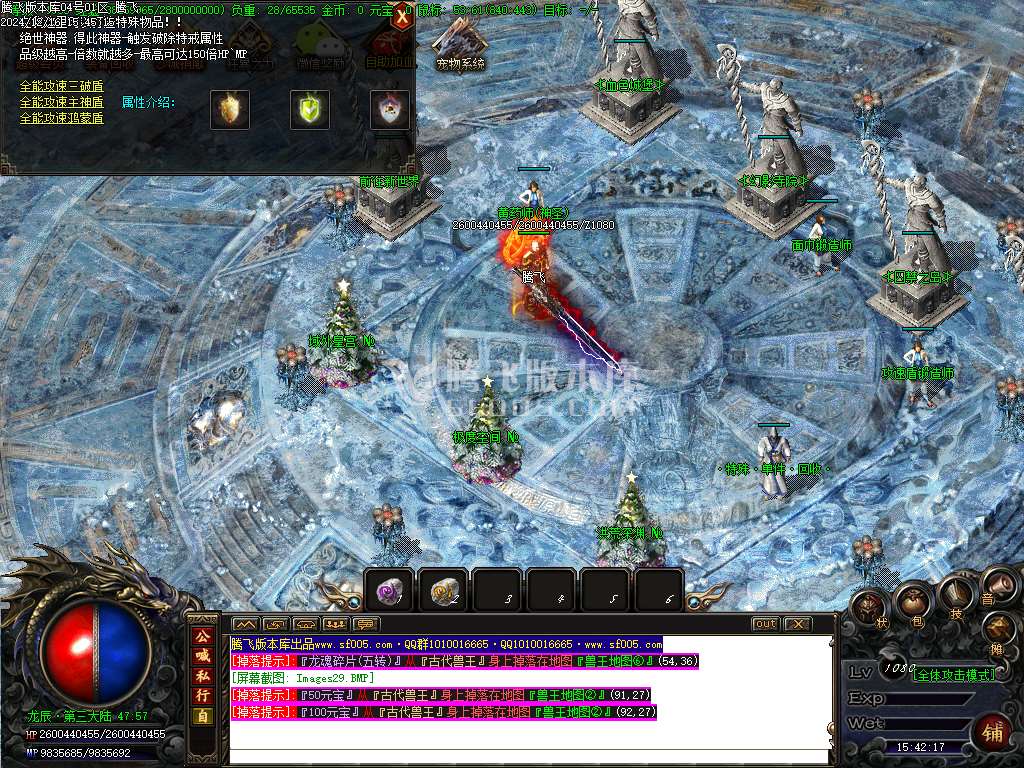Use the purple scroll in hotbar slot 1

[389, 591]
